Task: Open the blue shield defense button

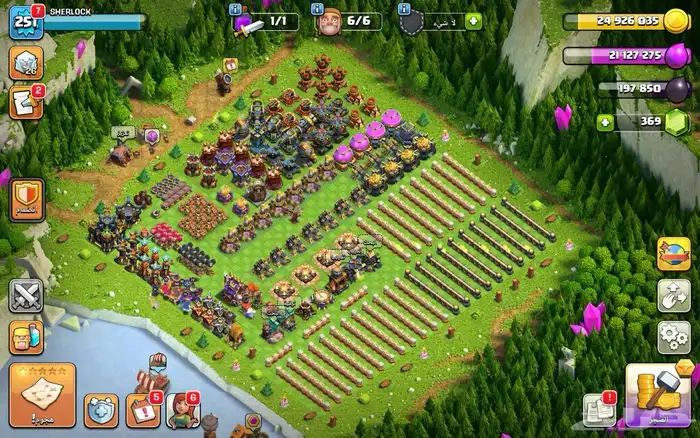Action: (x=101, y=410)
